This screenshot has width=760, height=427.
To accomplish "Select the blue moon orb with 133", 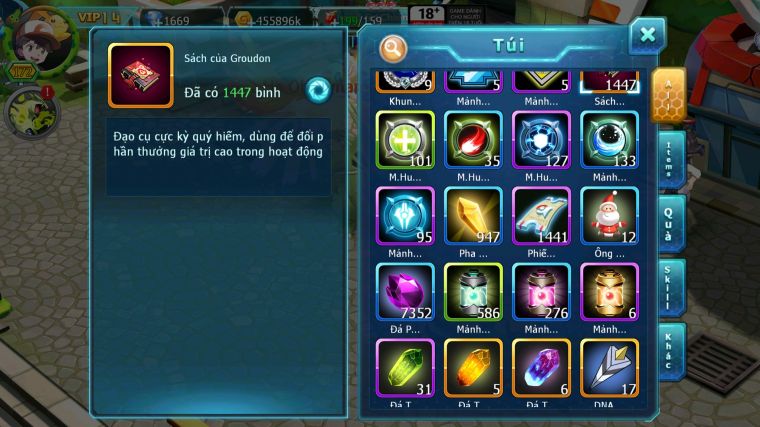I will [x=609, y=139].
